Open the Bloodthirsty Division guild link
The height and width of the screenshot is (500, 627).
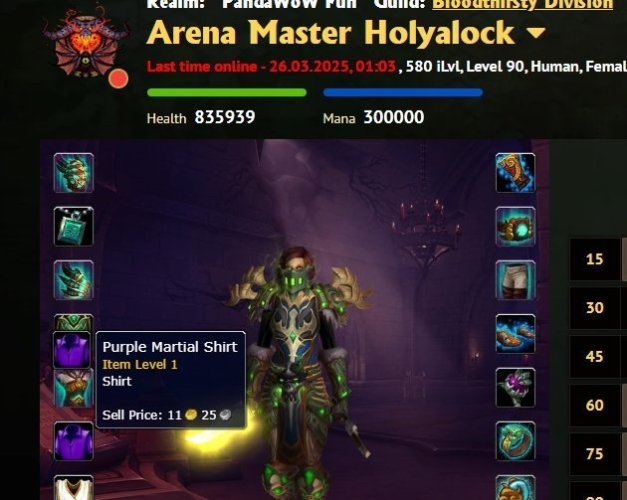pos(522,4)
